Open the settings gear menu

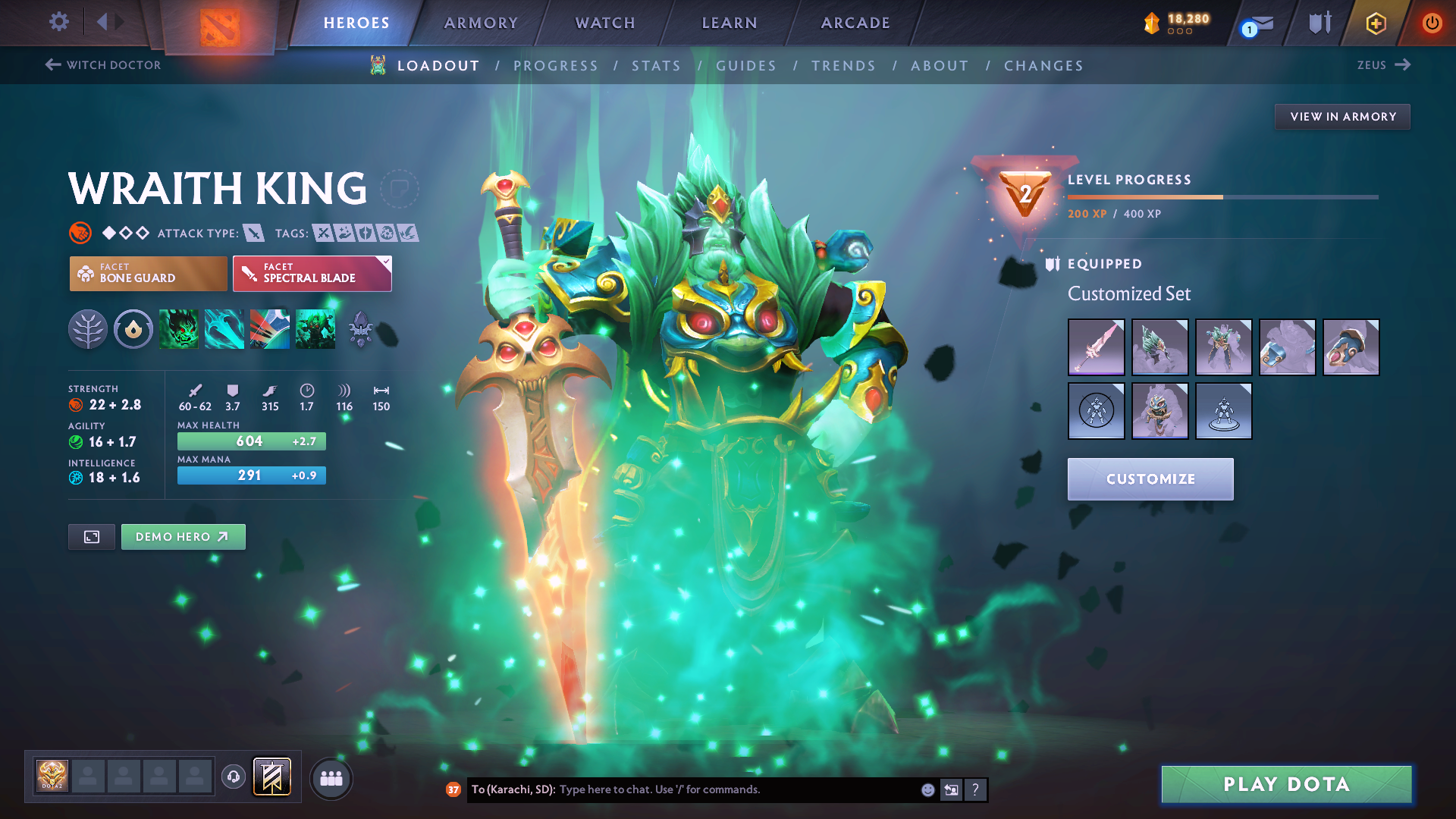[58, 23]
